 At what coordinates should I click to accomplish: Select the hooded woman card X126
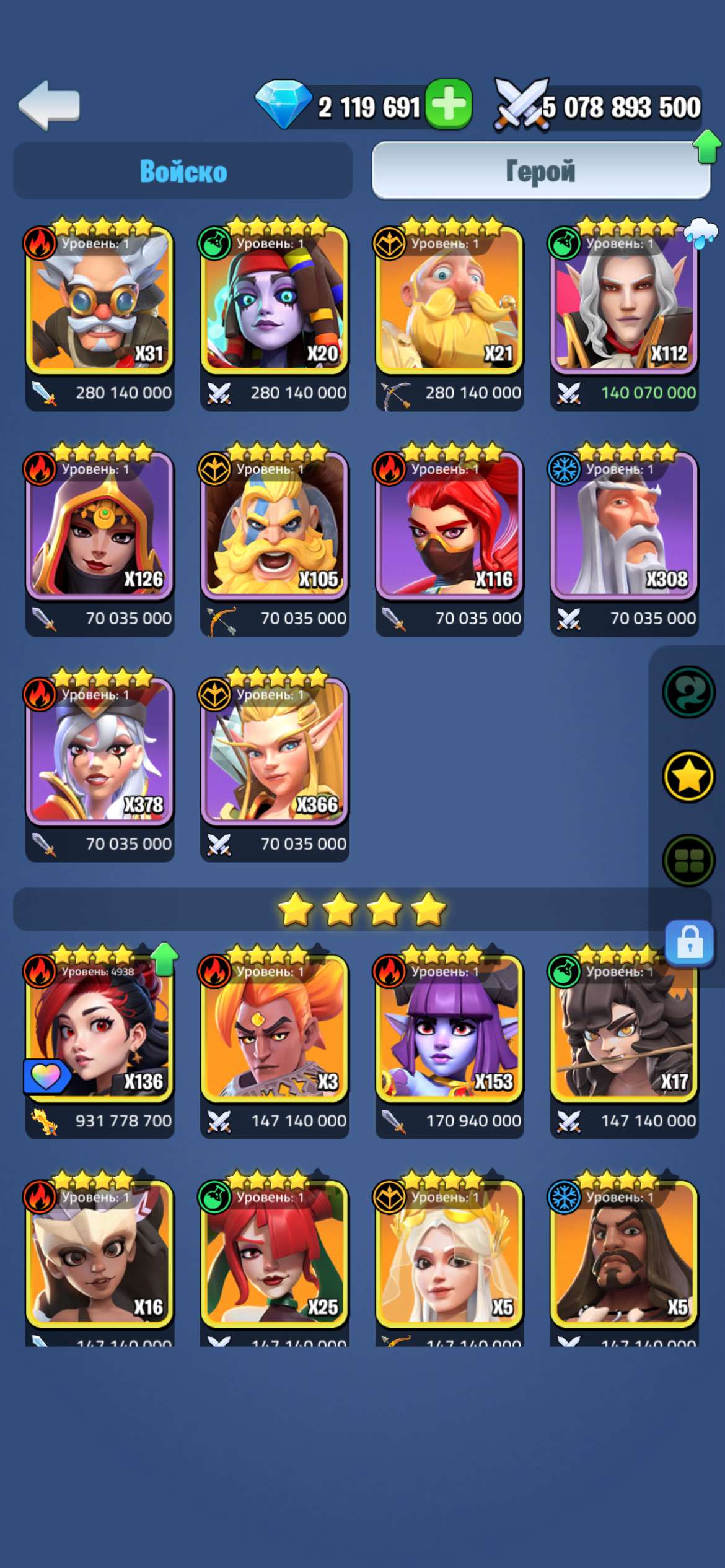(x=99, y=526)
